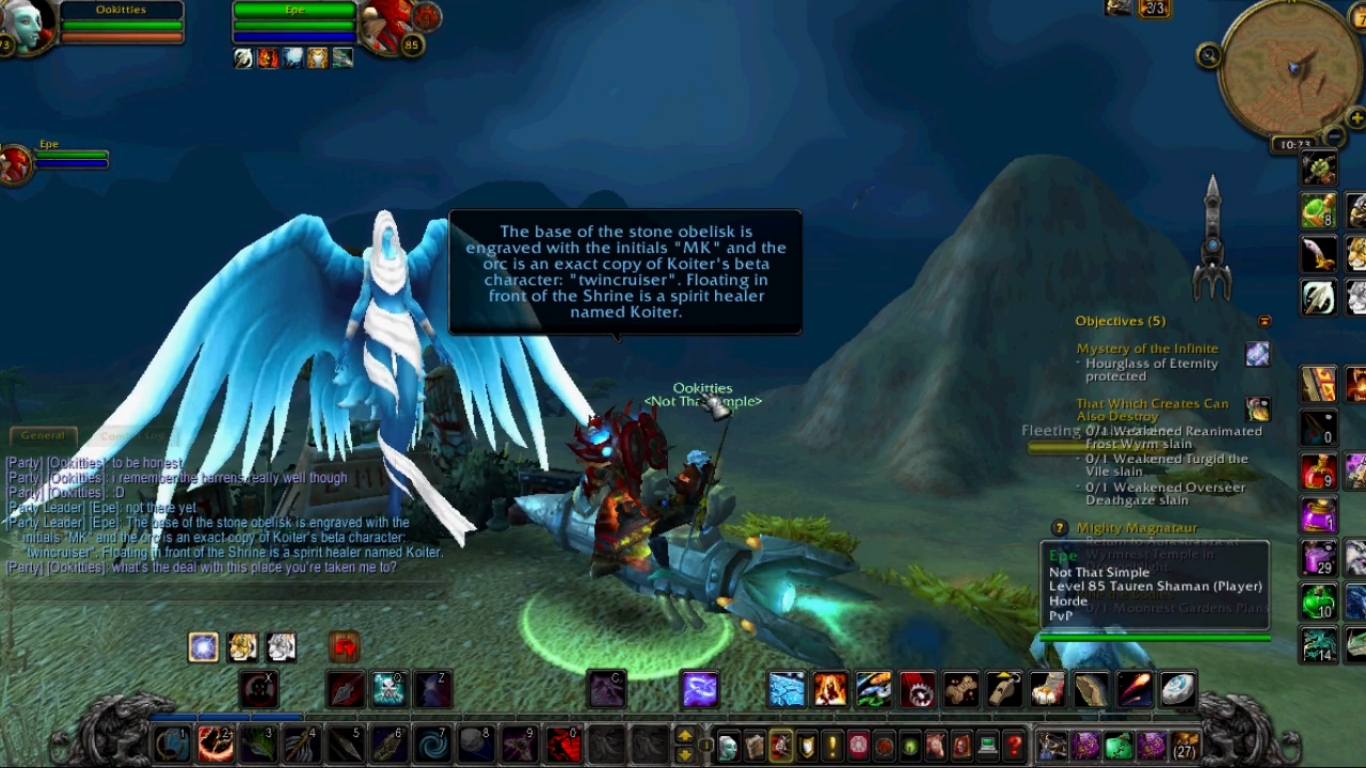Page up the action bar
Viewport: 1366px width, 768px height.
click(685, 735)
